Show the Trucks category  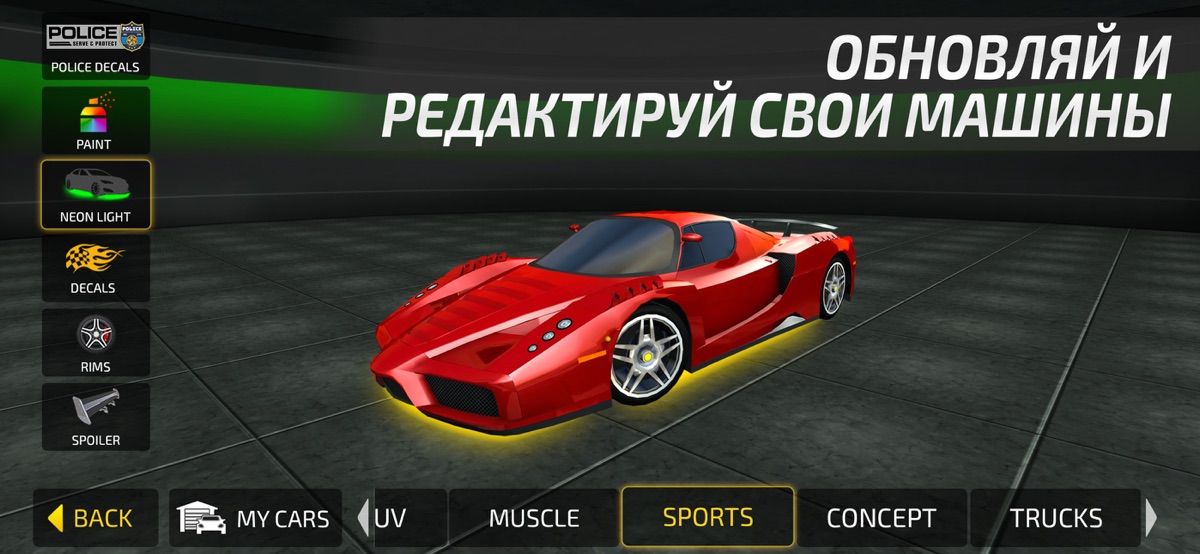pos(1055,518)
